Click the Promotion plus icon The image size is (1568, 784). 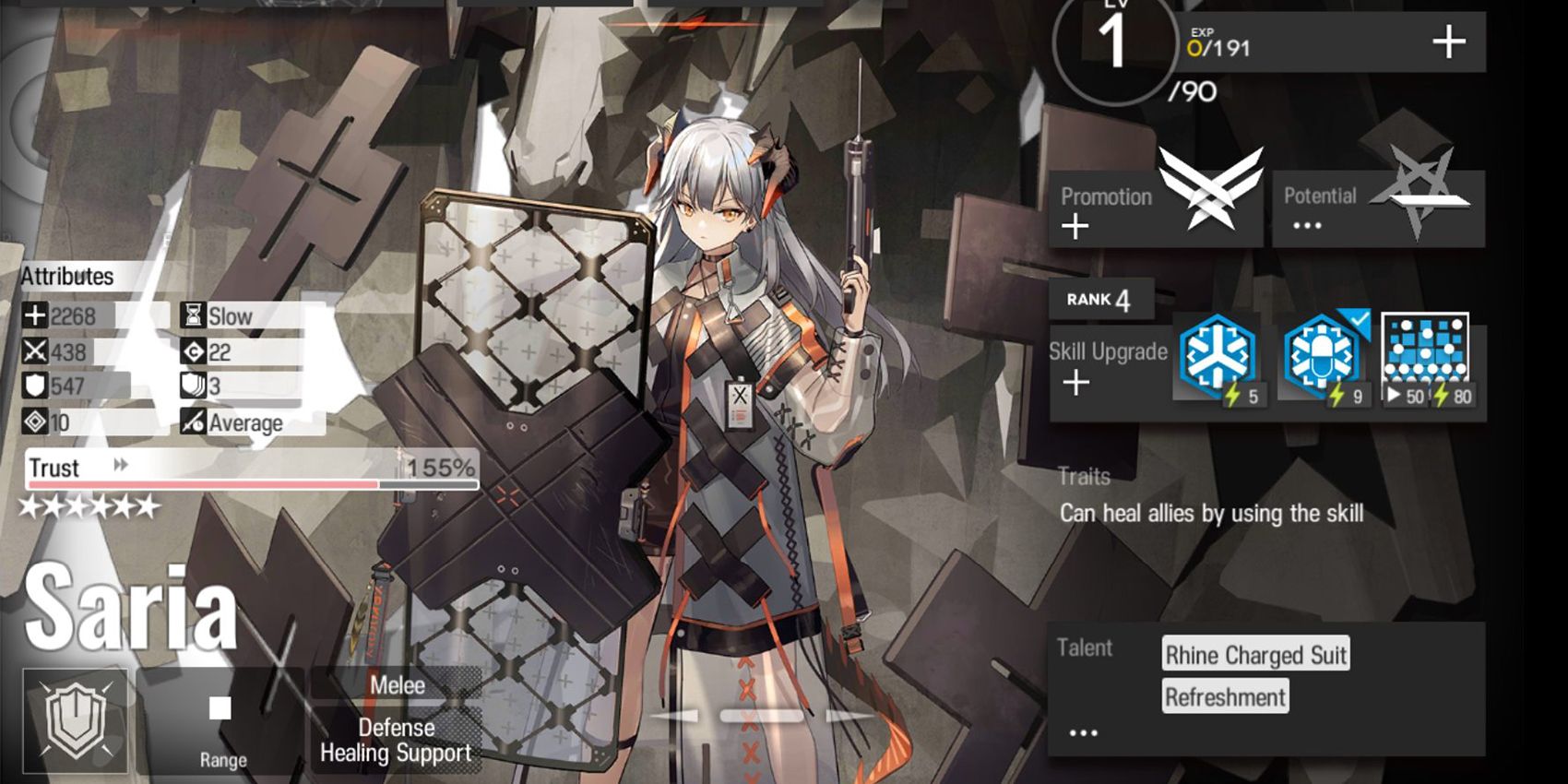1075,226
